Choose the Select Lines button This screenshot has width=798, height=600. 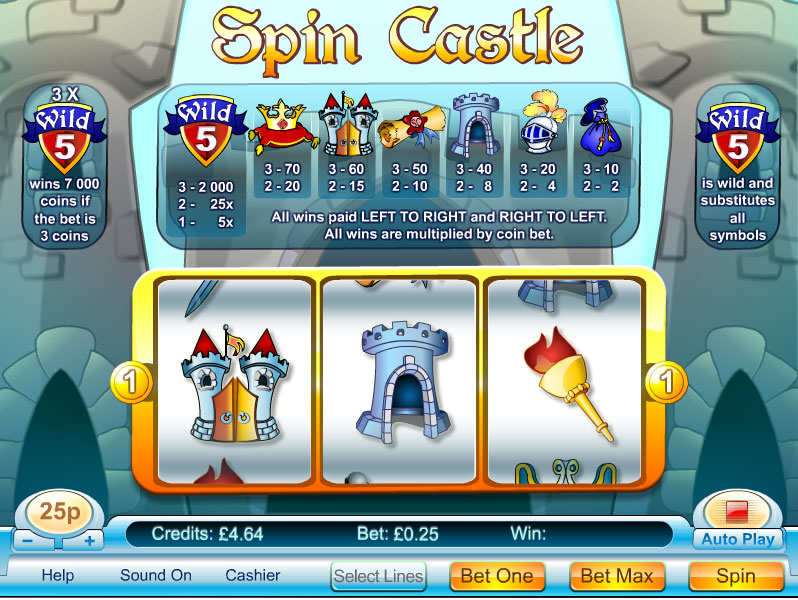[x=379, y=576]
